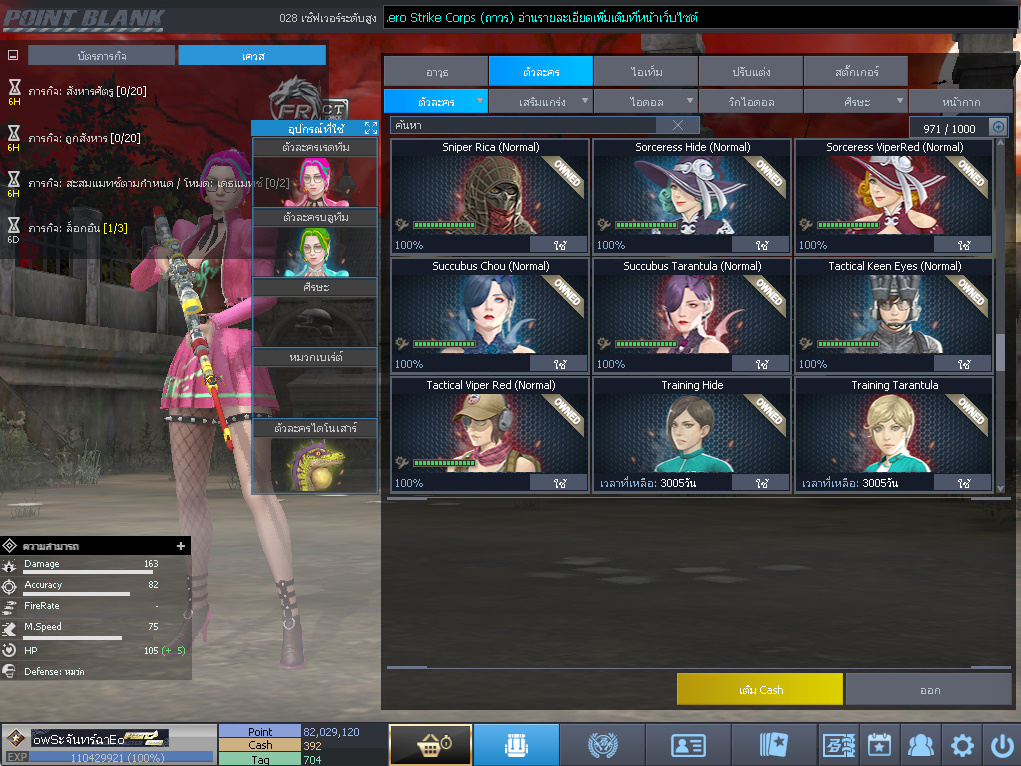This screenshot has width=1021, height=766.
Task: Click the power icon to quit
Action: pos(1002,745)
